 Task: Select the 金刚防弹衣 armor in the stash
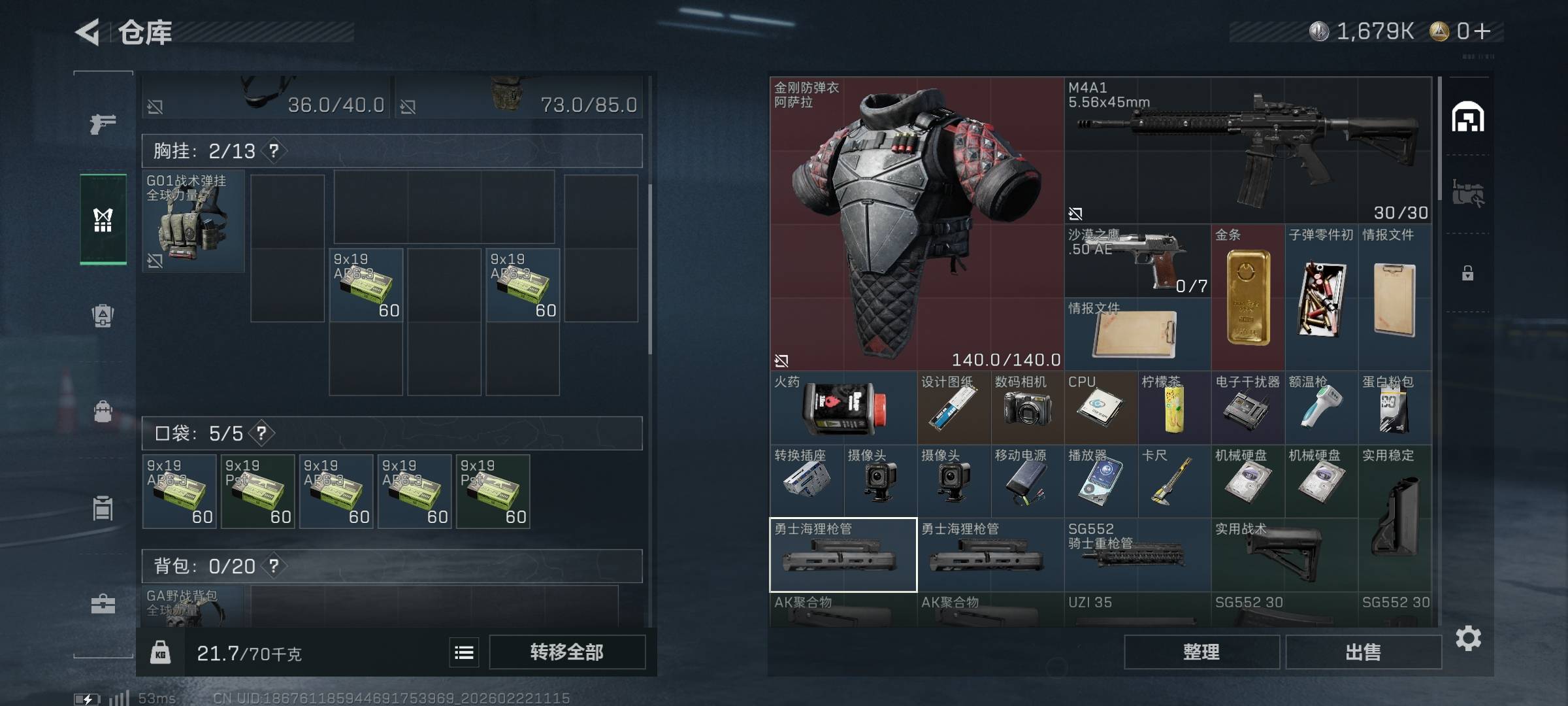tap(916, 224)
